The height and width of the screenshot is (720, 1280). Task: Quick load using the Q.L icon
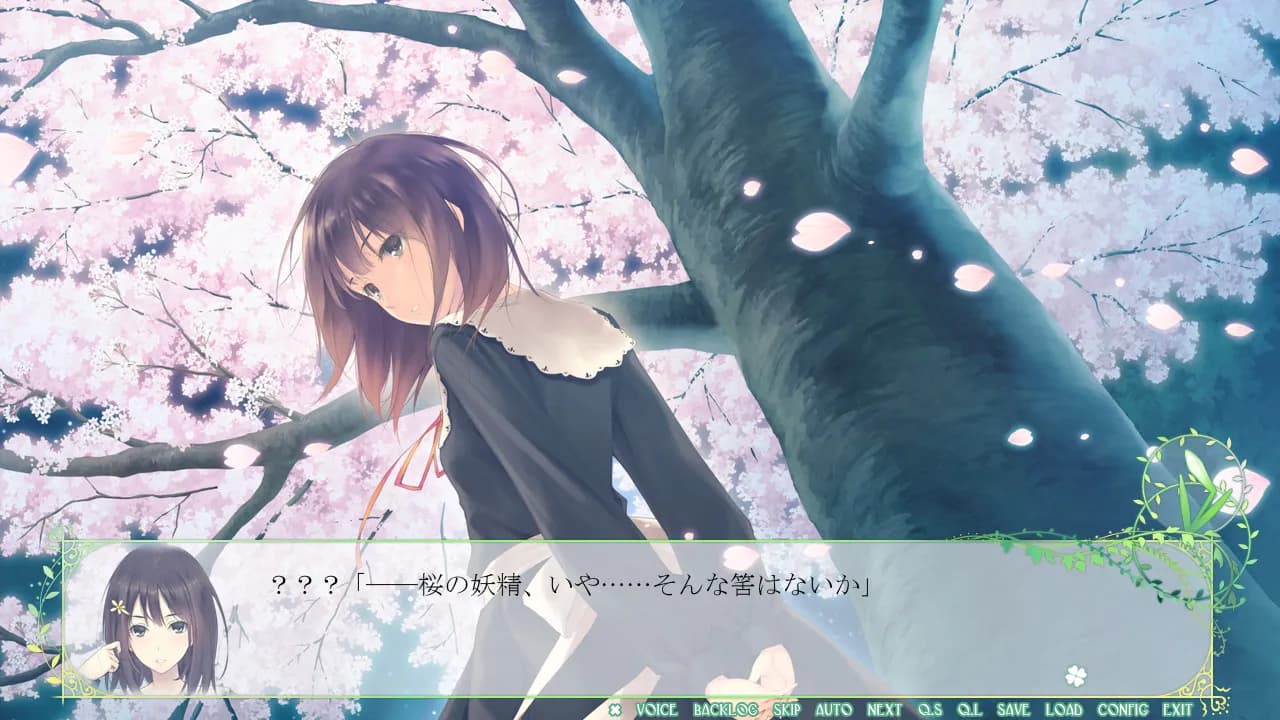969,708
